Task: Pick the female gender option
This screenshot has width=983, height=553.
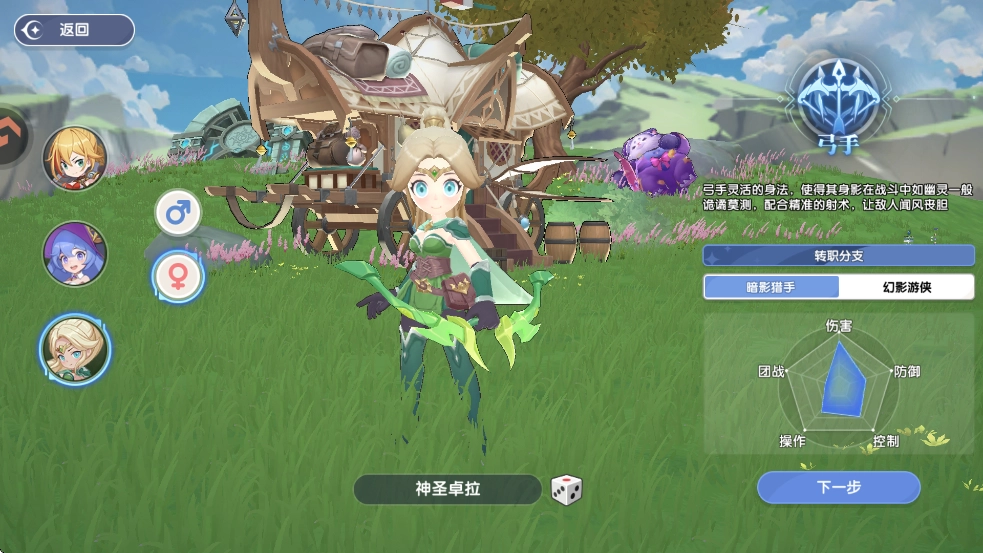Action: click(x=178, y=277)
